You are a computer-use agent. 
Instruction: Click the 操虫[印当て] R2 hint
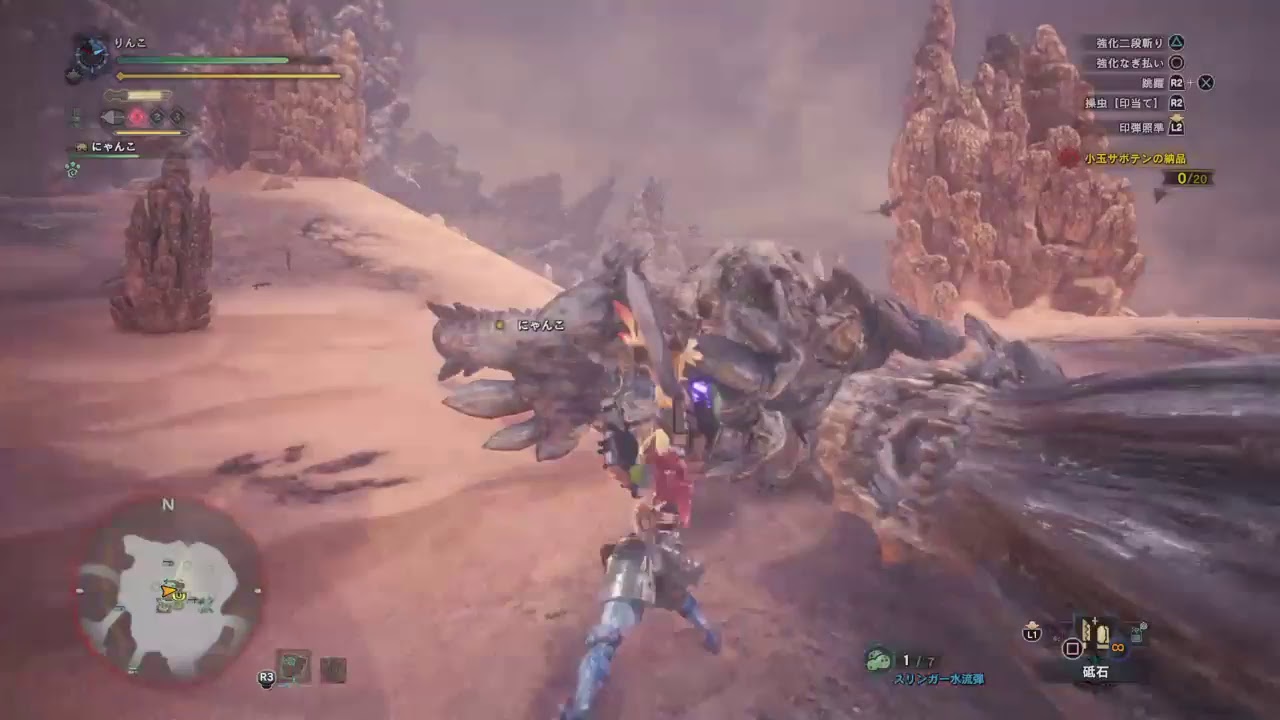pyautogui.click(x=1140, y=102)
